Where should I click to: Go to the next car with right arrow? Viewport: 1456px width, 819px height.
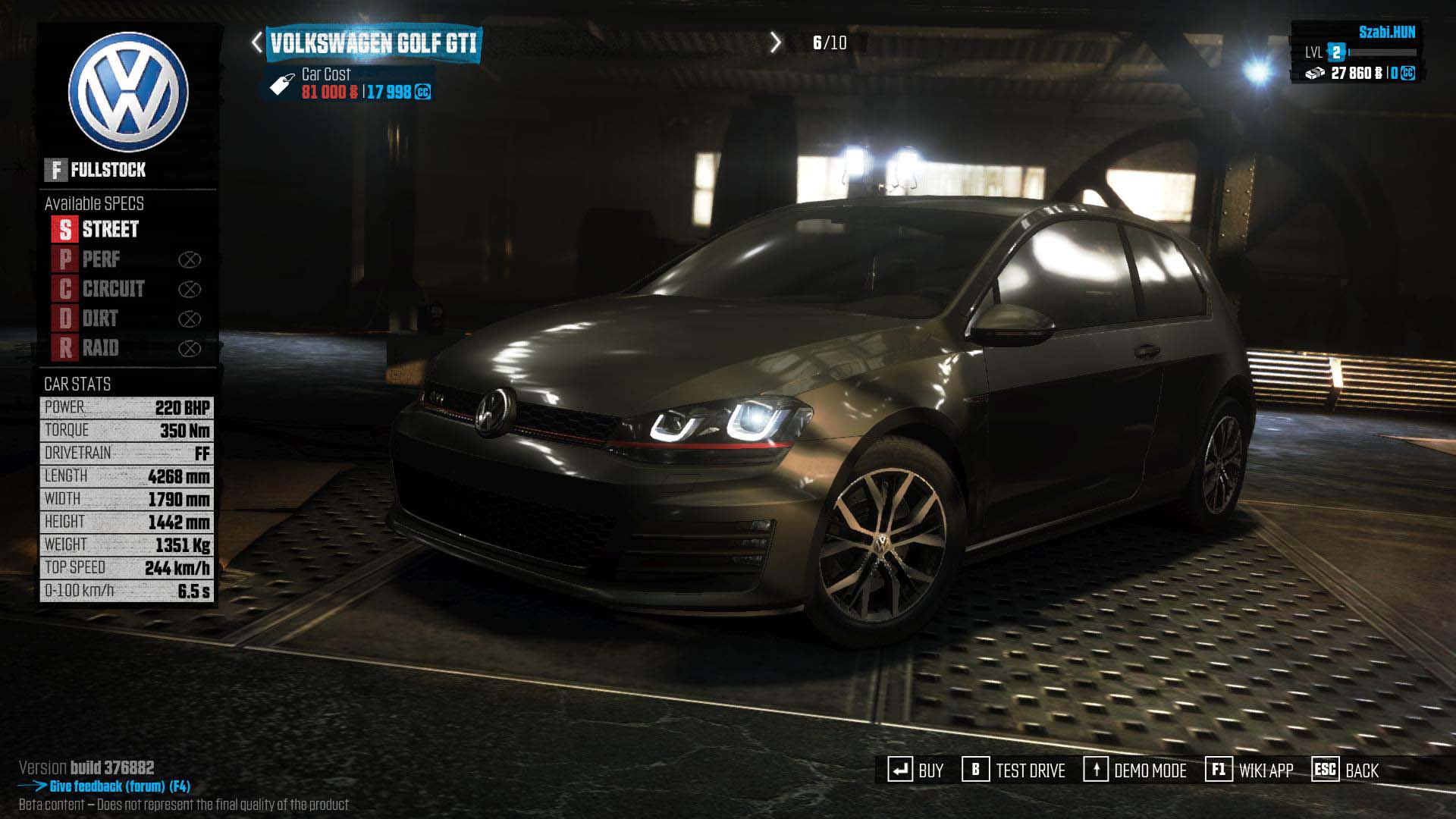tap(775, 42)
